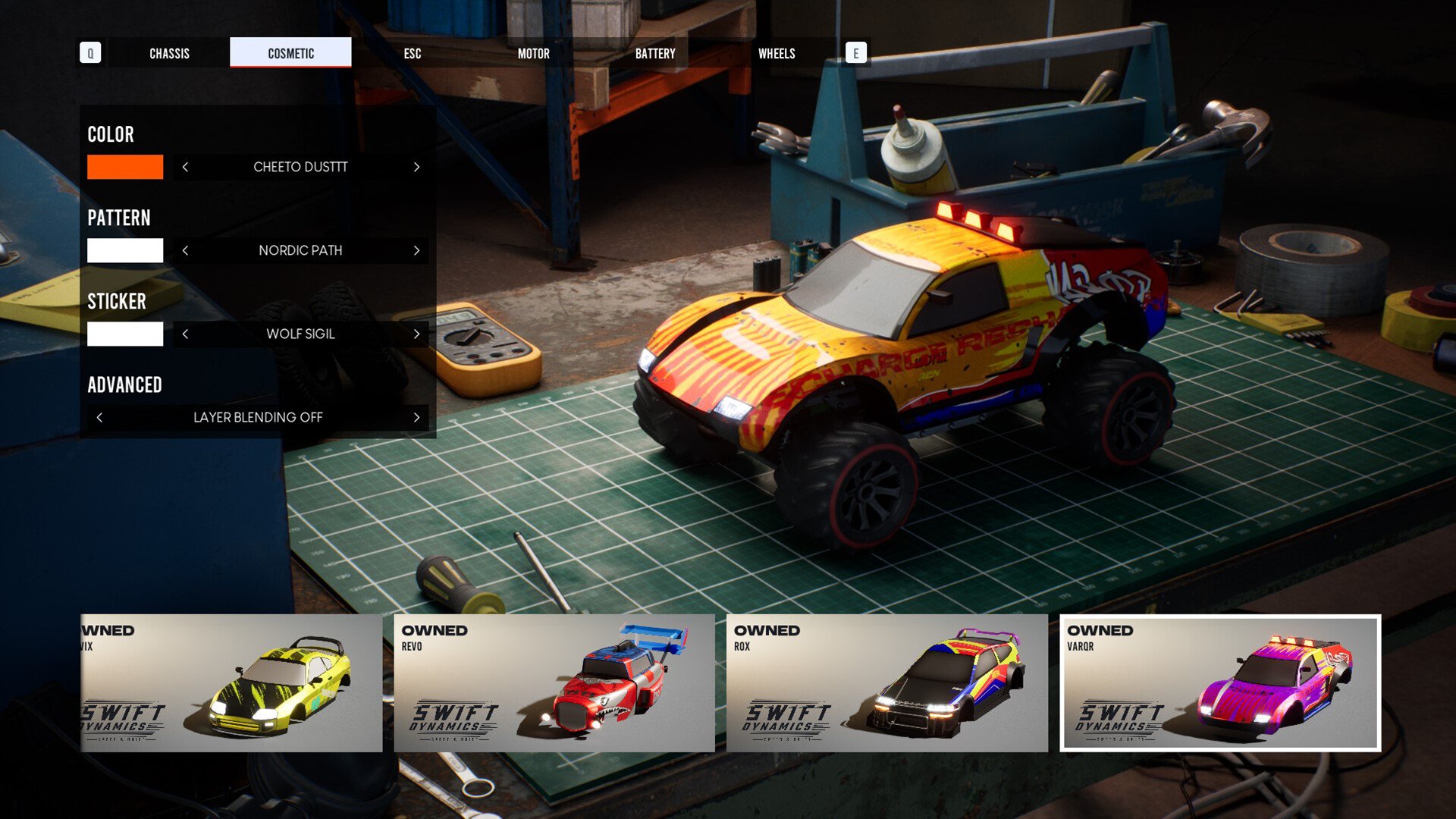Cycle back from the Nordic Path pattern

pyautogui.click(x=185, y=250)
